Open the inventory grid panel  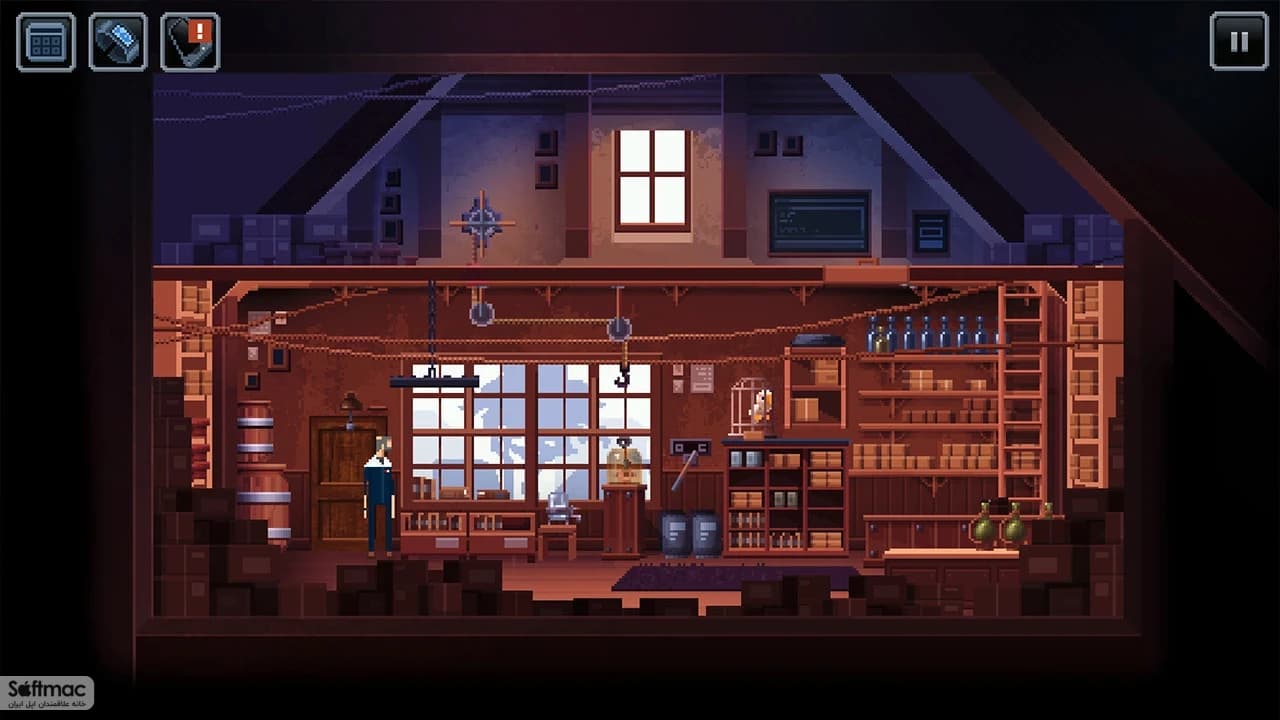coord(46,42)
